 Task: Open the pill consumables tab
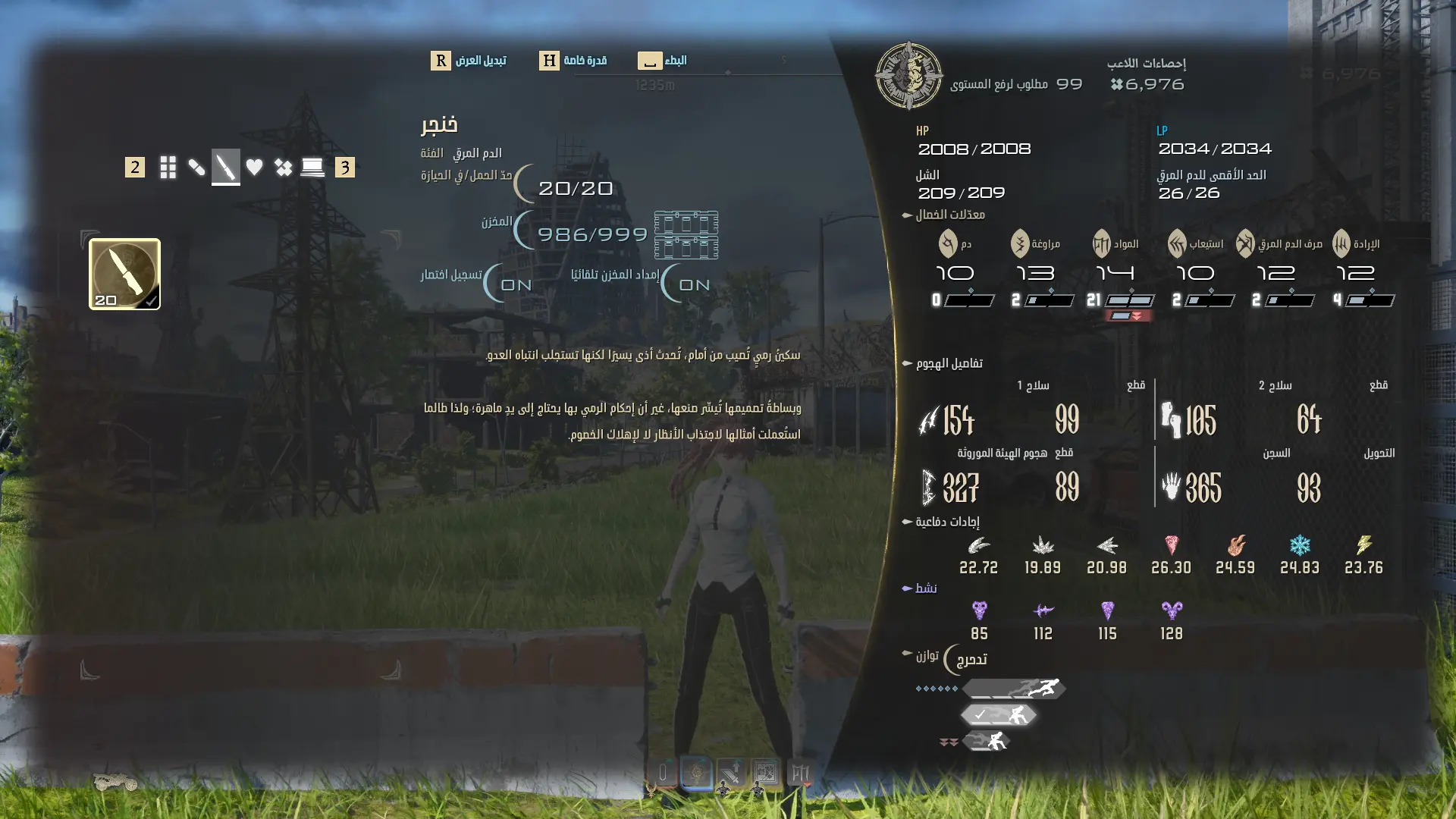196,167
